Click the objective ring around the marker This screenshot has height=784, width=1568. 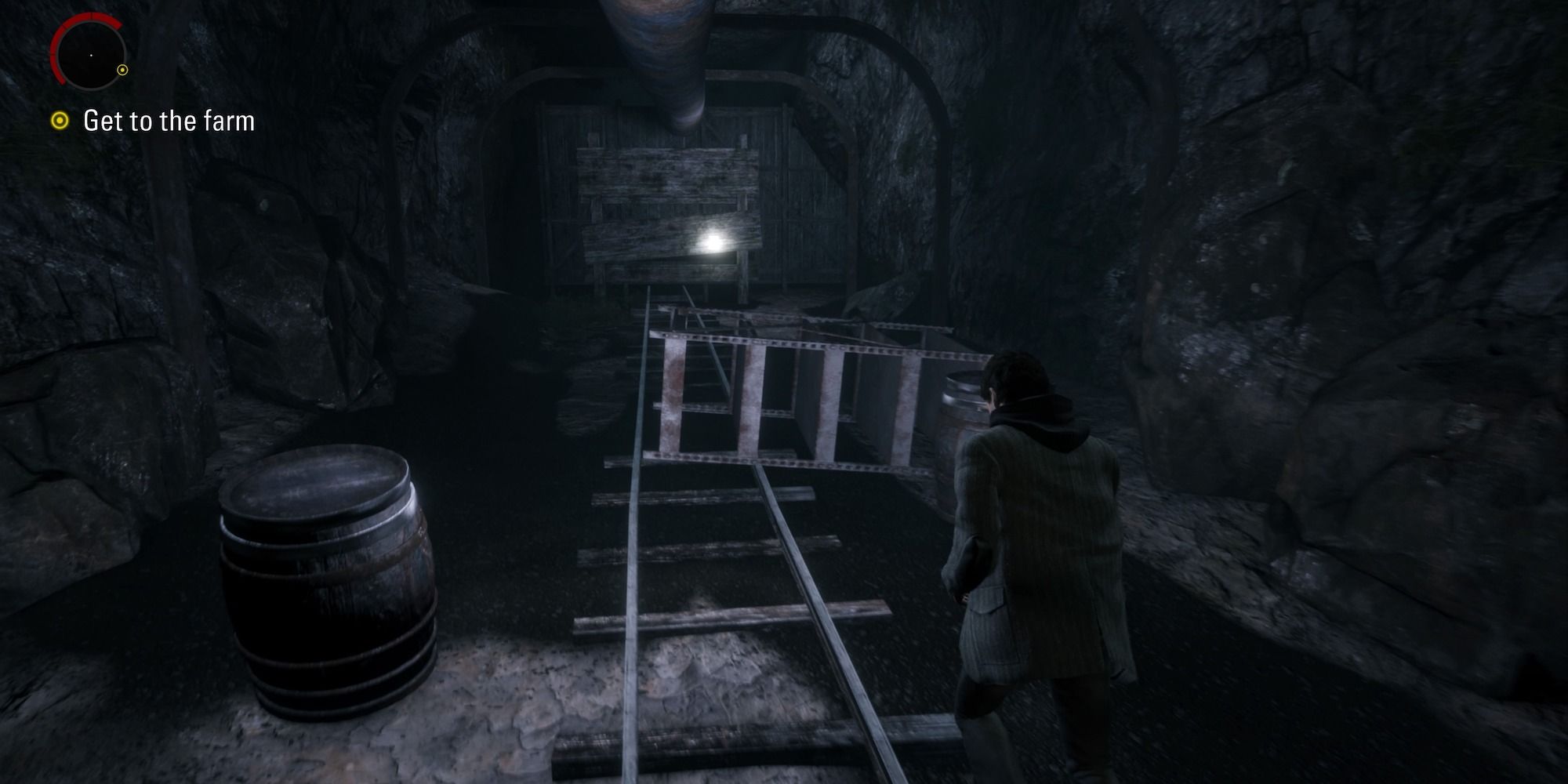point(62,120)
